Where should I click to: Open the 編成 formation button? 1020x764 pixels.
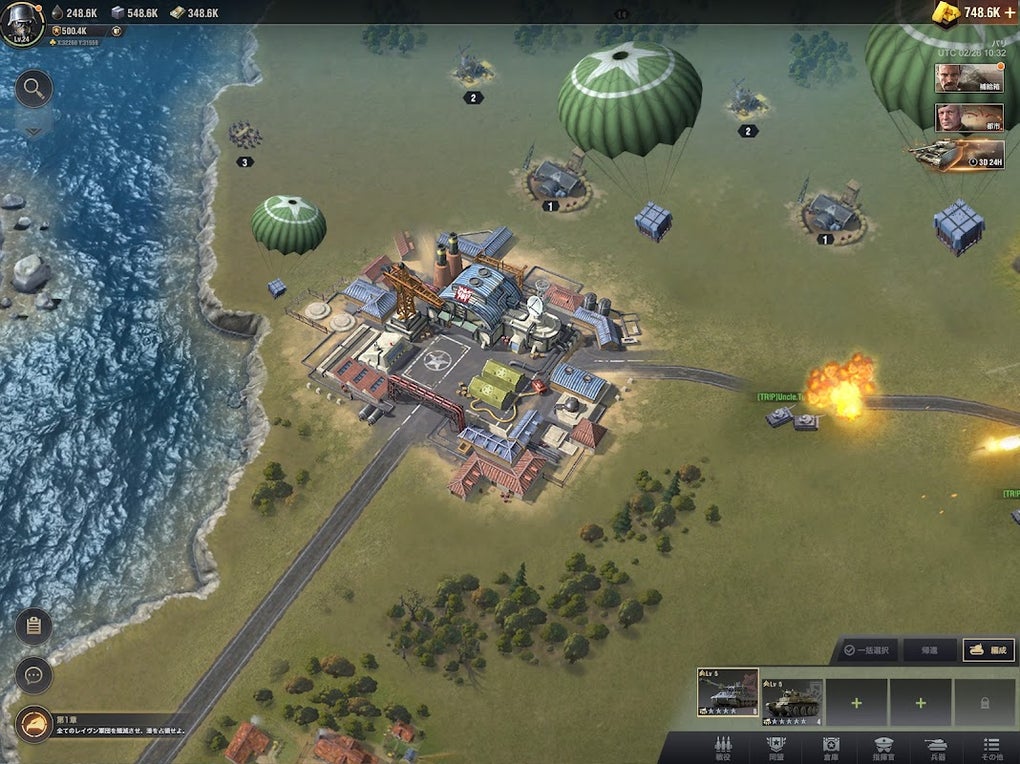click(x=988, y=650)
